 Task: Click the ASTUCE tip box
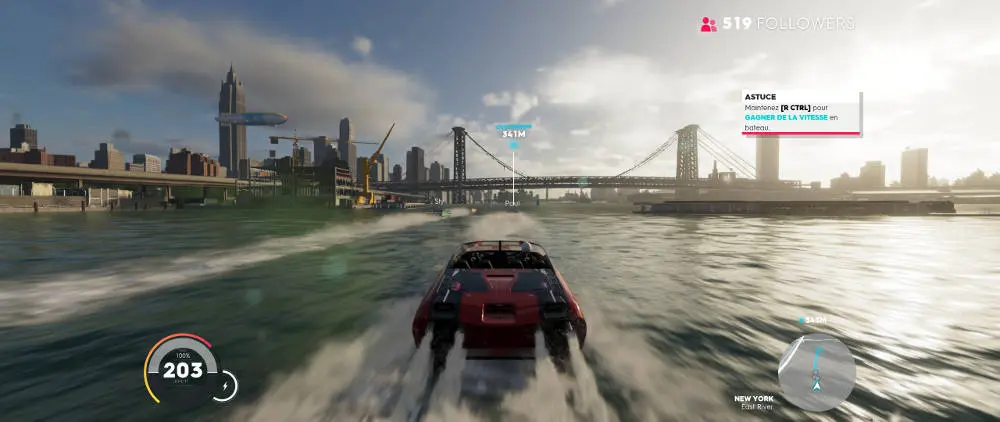800,113
